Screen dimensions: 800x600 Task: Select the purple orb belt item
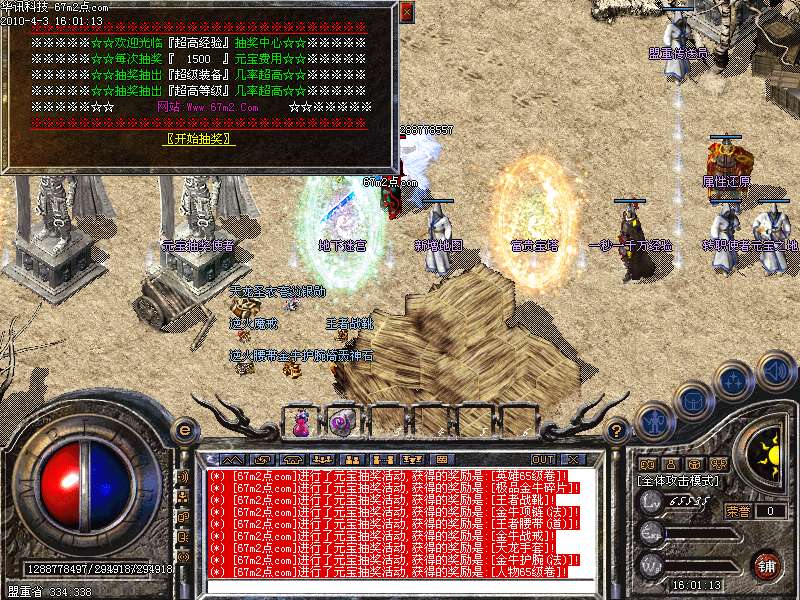[x=342, y=422]
